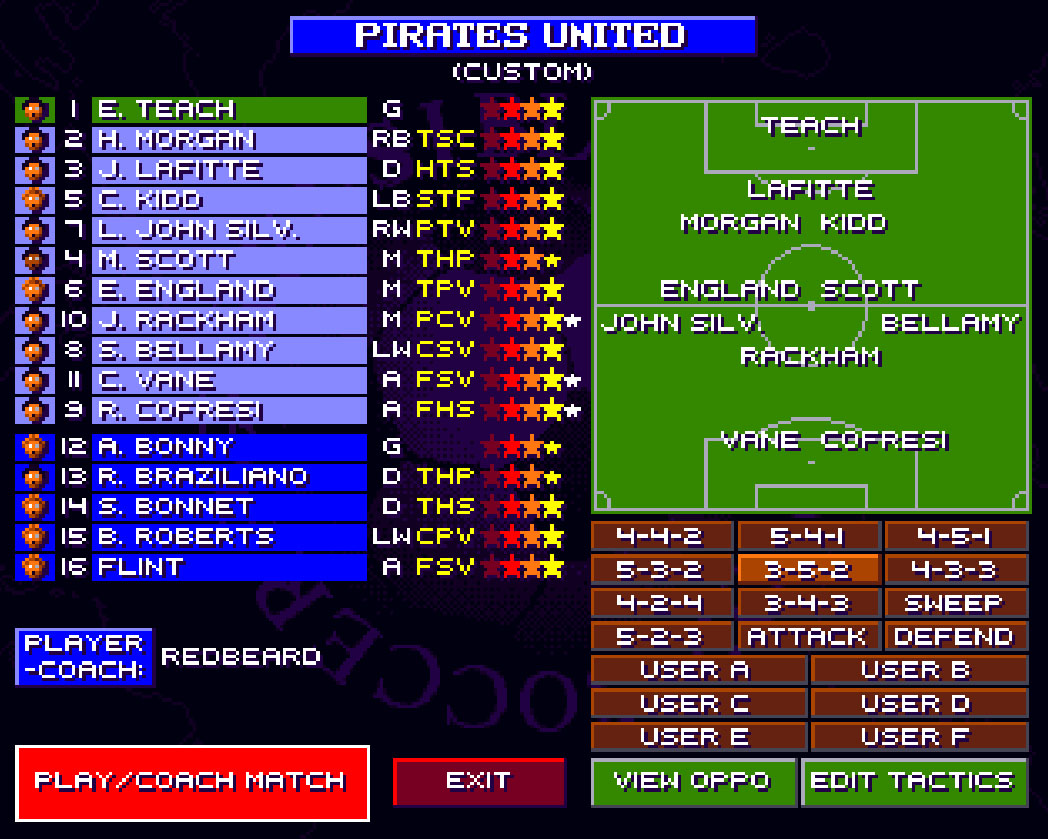This screenshot has height=839, width=1048.
Task: Select the Defend tactic
Action: point(956,636)
